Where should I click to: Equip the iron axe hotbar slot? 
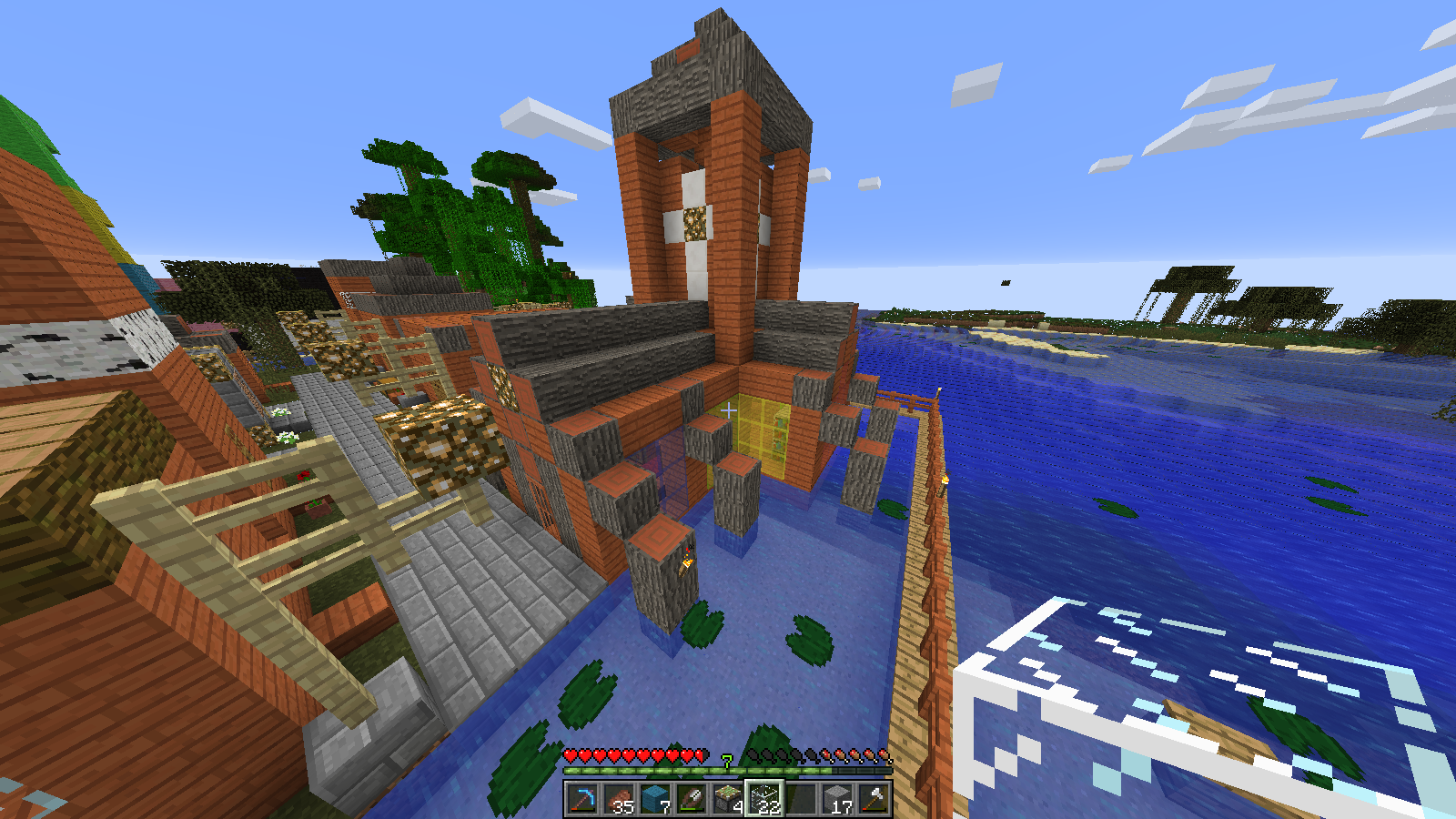tap(874, 800)
